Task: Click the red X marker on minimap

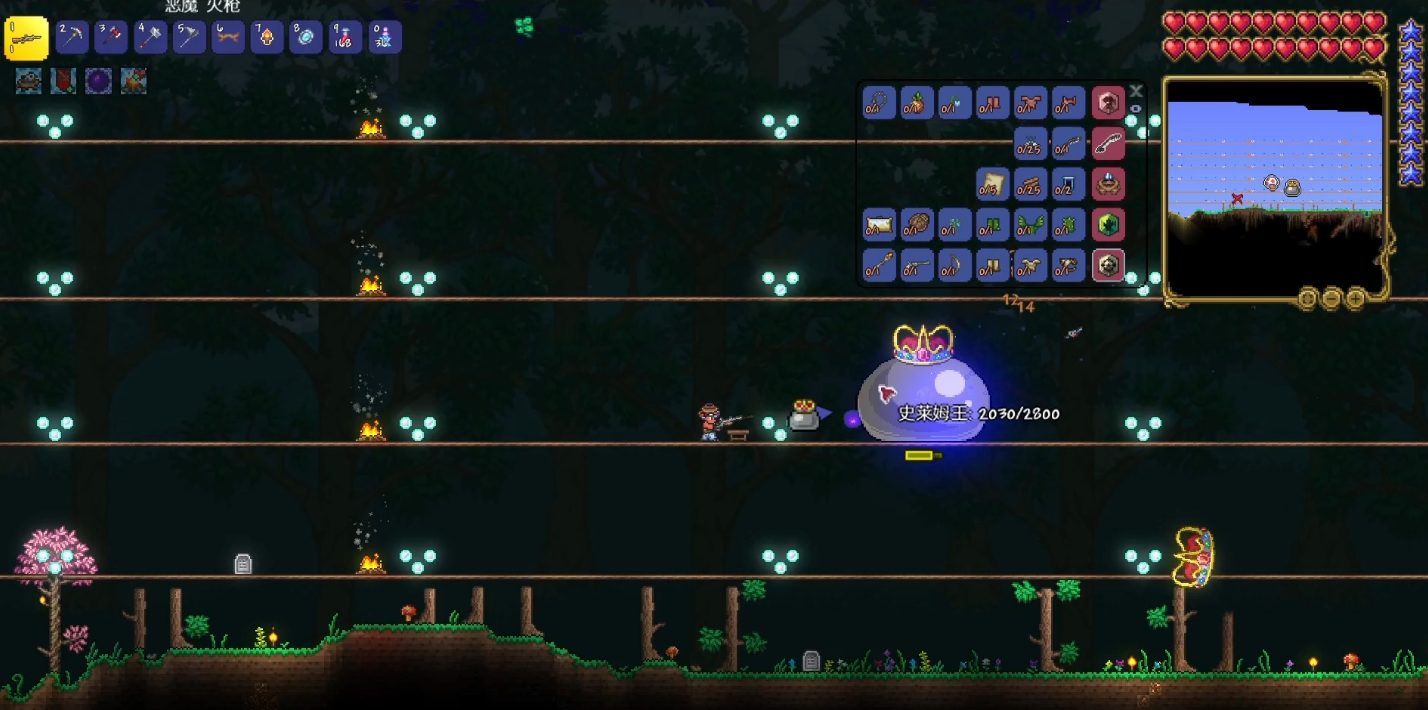Action: click(1237, 198)
